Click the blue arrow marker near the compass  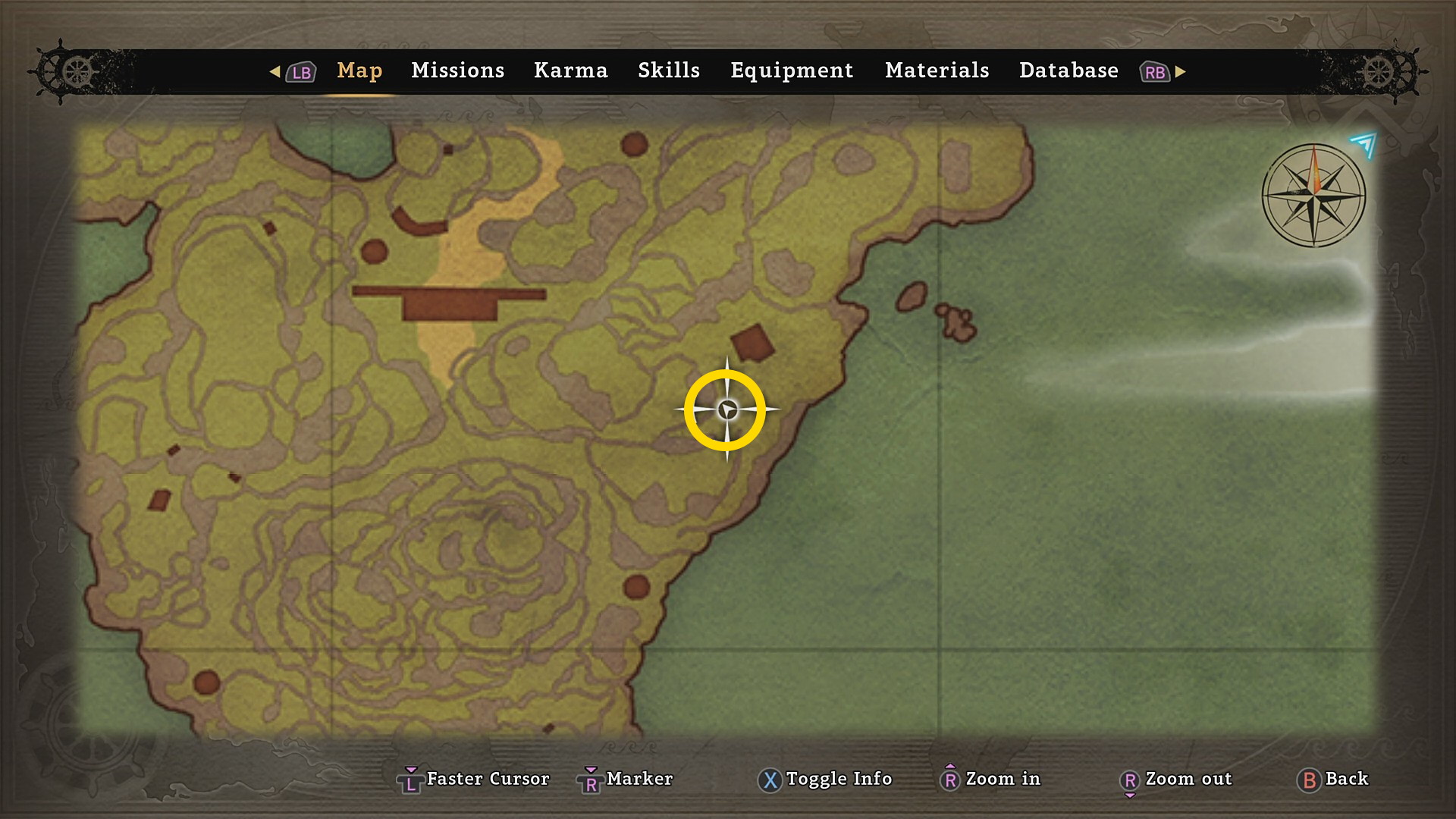[1364, 144]
